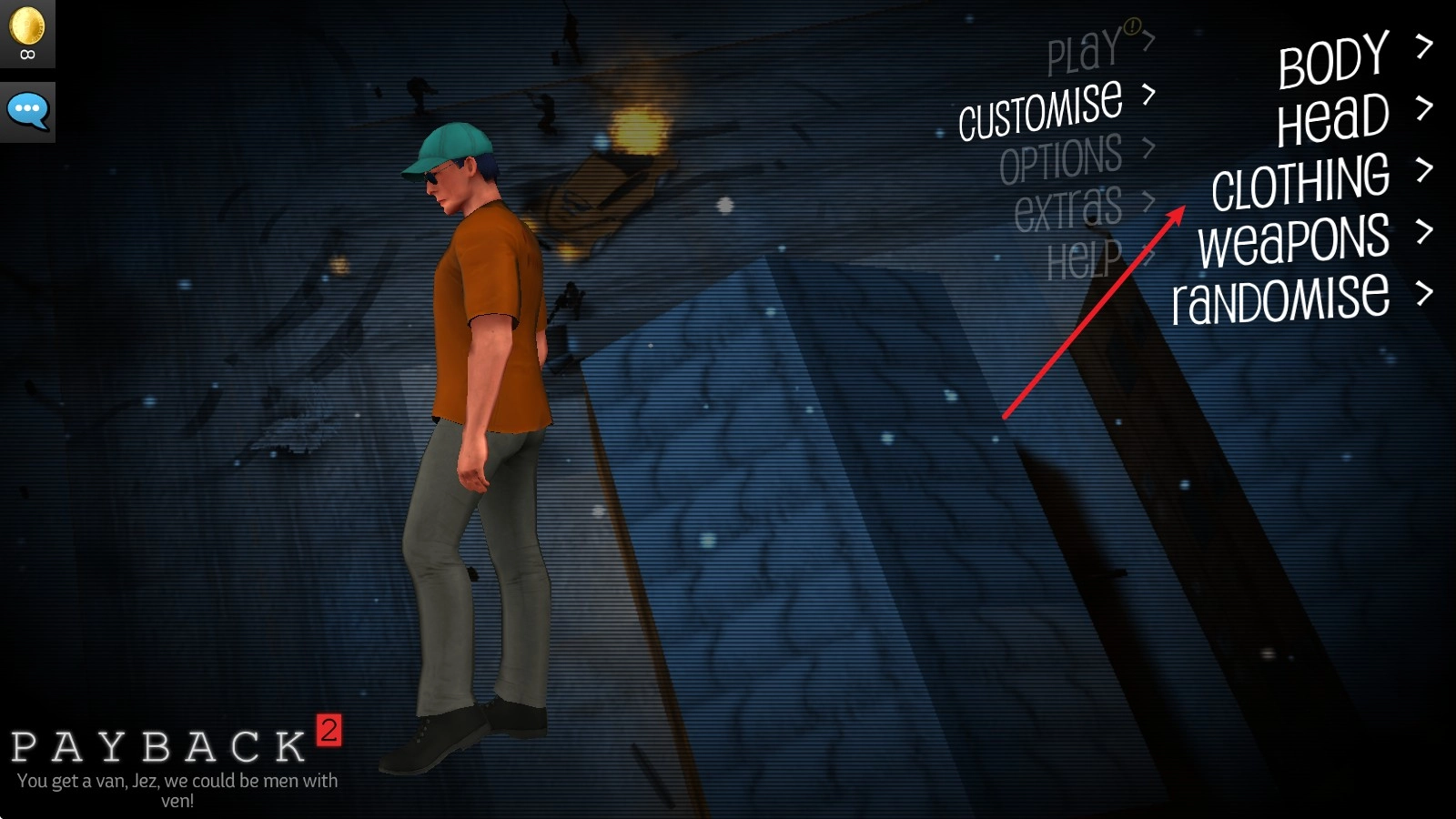Open the chat speech bubble icon
The width and height of the screenshot is (1456, 819).
(x=27, y=111)
